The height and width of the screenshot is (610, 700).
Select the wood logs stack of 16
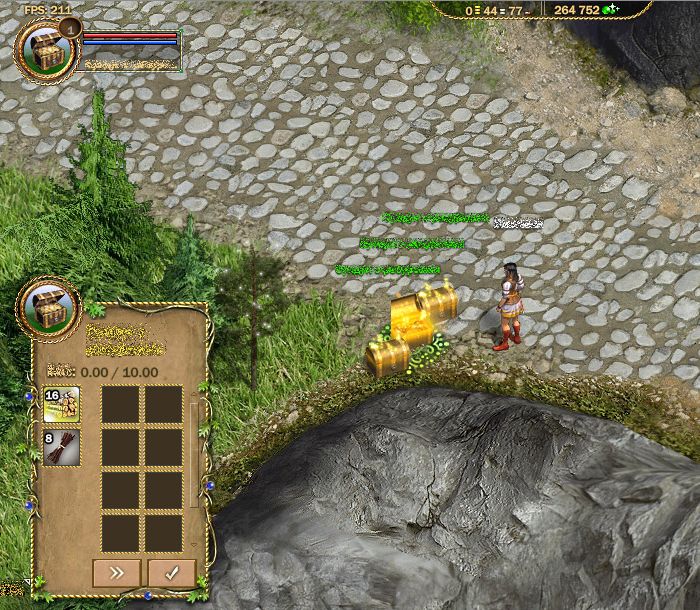[62, 405]
